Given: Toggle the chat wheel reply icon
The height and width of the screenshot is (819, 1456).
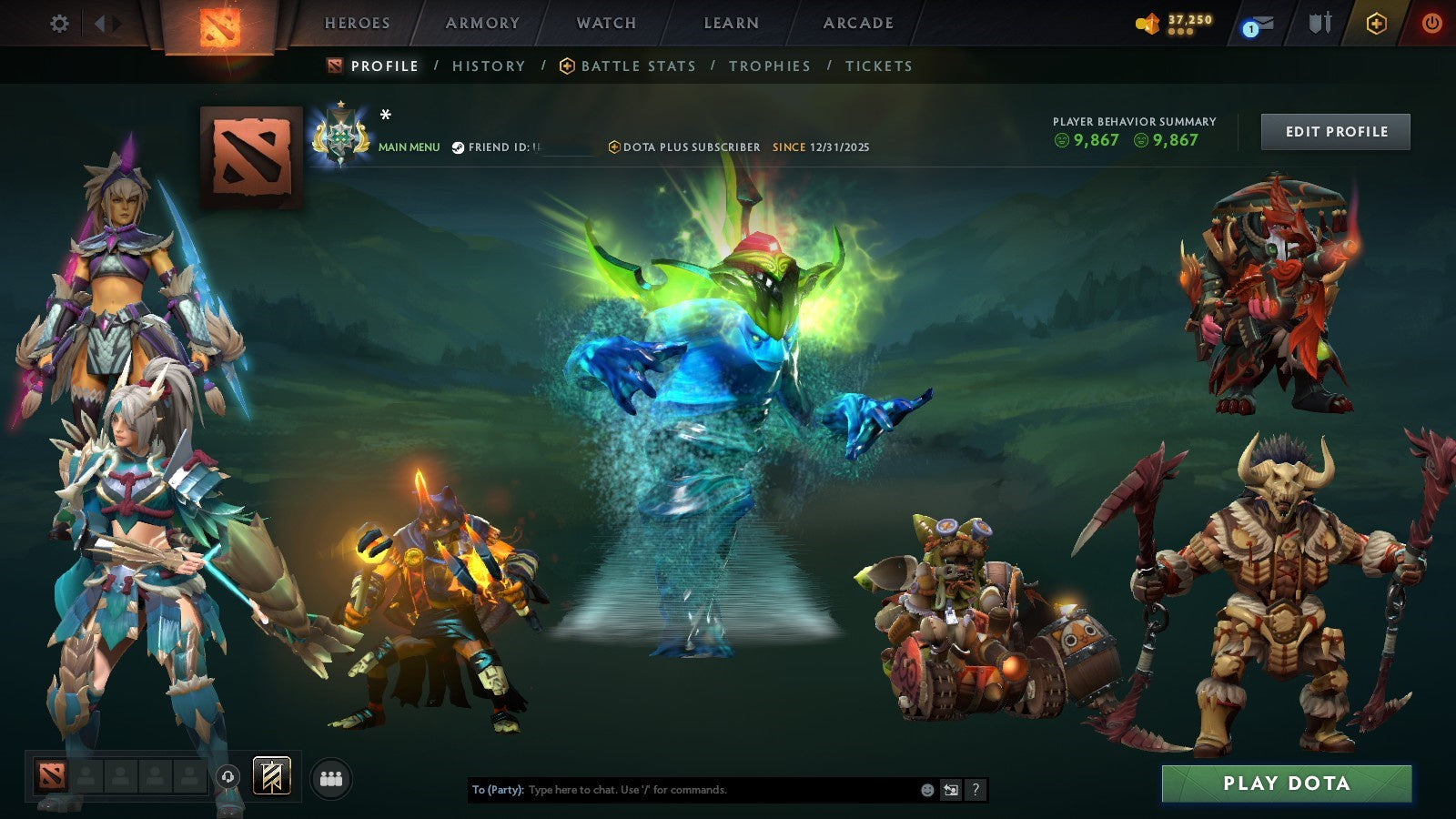Looking at the screenshot, I should click(x=951, y=791).
